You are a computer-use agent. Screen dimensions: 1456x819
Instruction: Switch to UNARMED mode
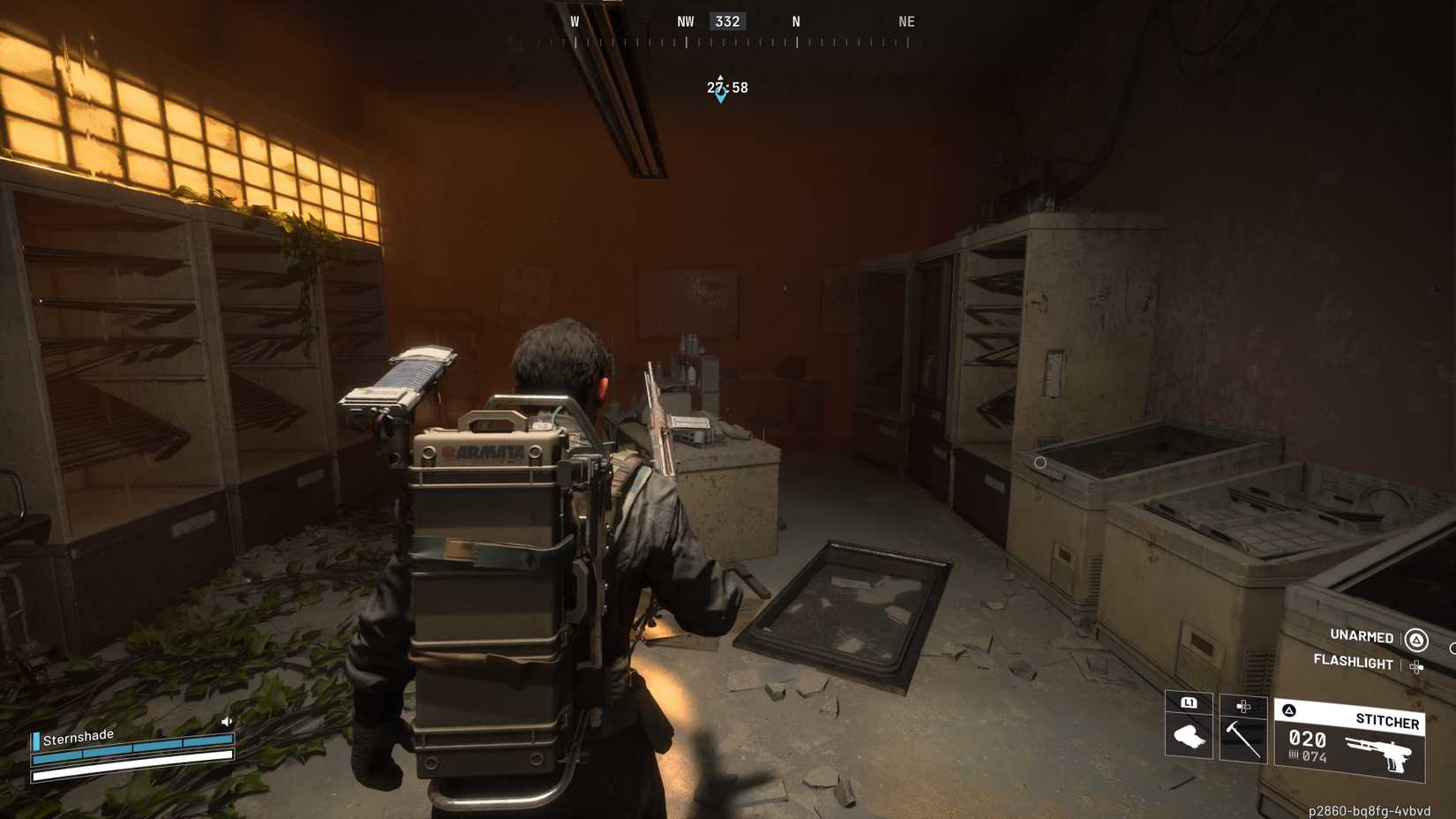click(1361, 636)
